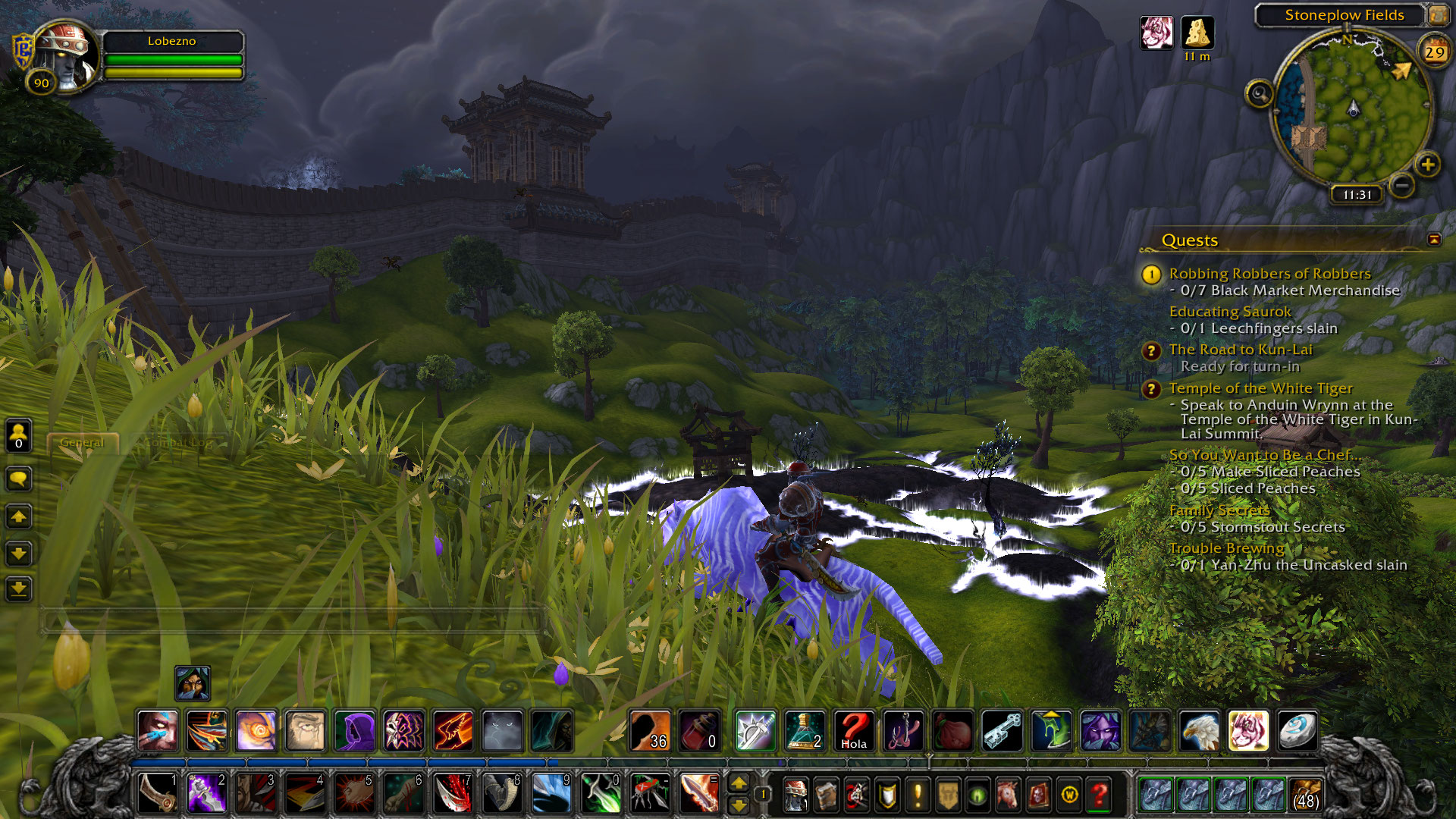The image size is (1456, 819).
Task: Open mounts and pets horse icon
Action: pyautogui.click(x=1008, y=795)
